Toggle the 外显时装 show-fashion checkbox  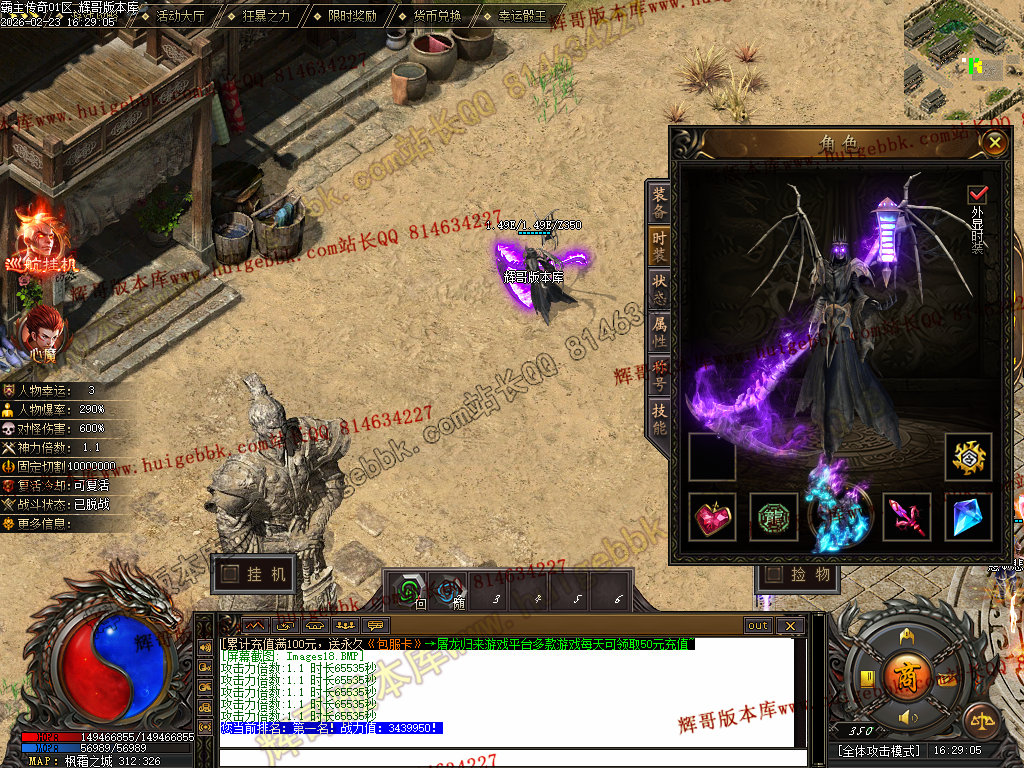click(x=977, y=194)
